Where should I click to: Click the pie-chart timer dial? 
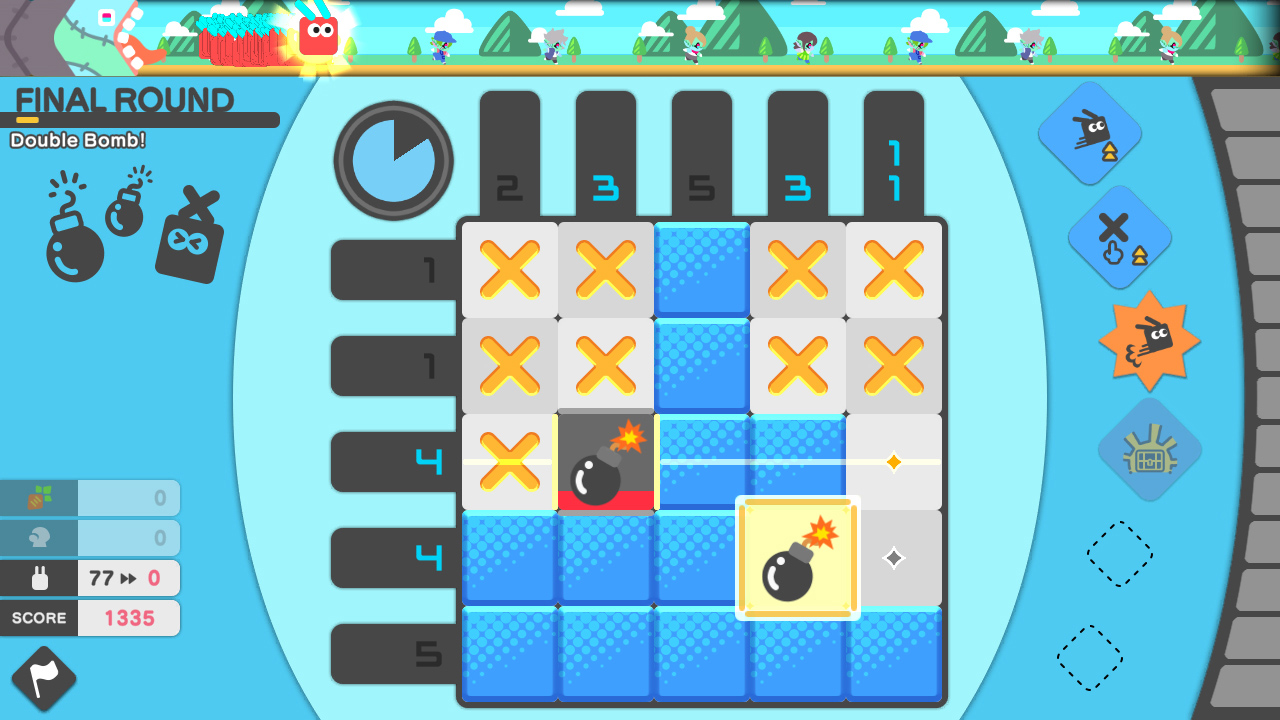tap(393, 160)
